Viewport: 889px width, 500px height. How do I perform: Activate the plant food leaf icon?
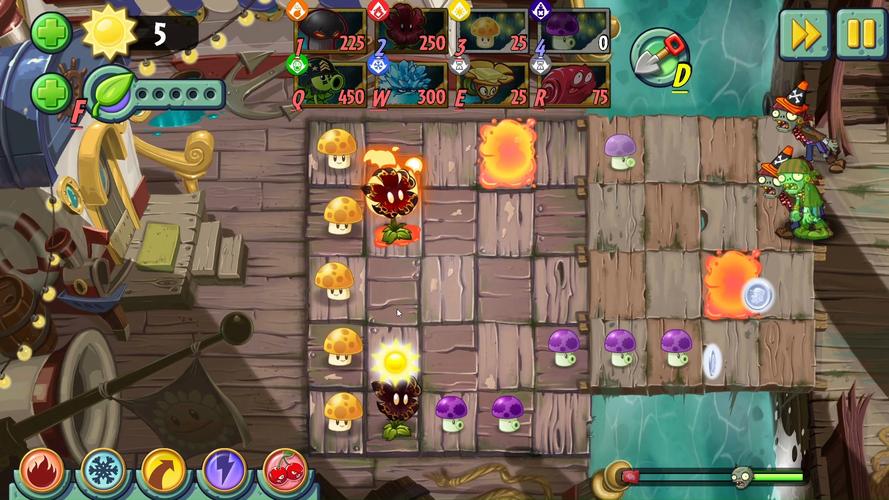(x=110, y=93)
